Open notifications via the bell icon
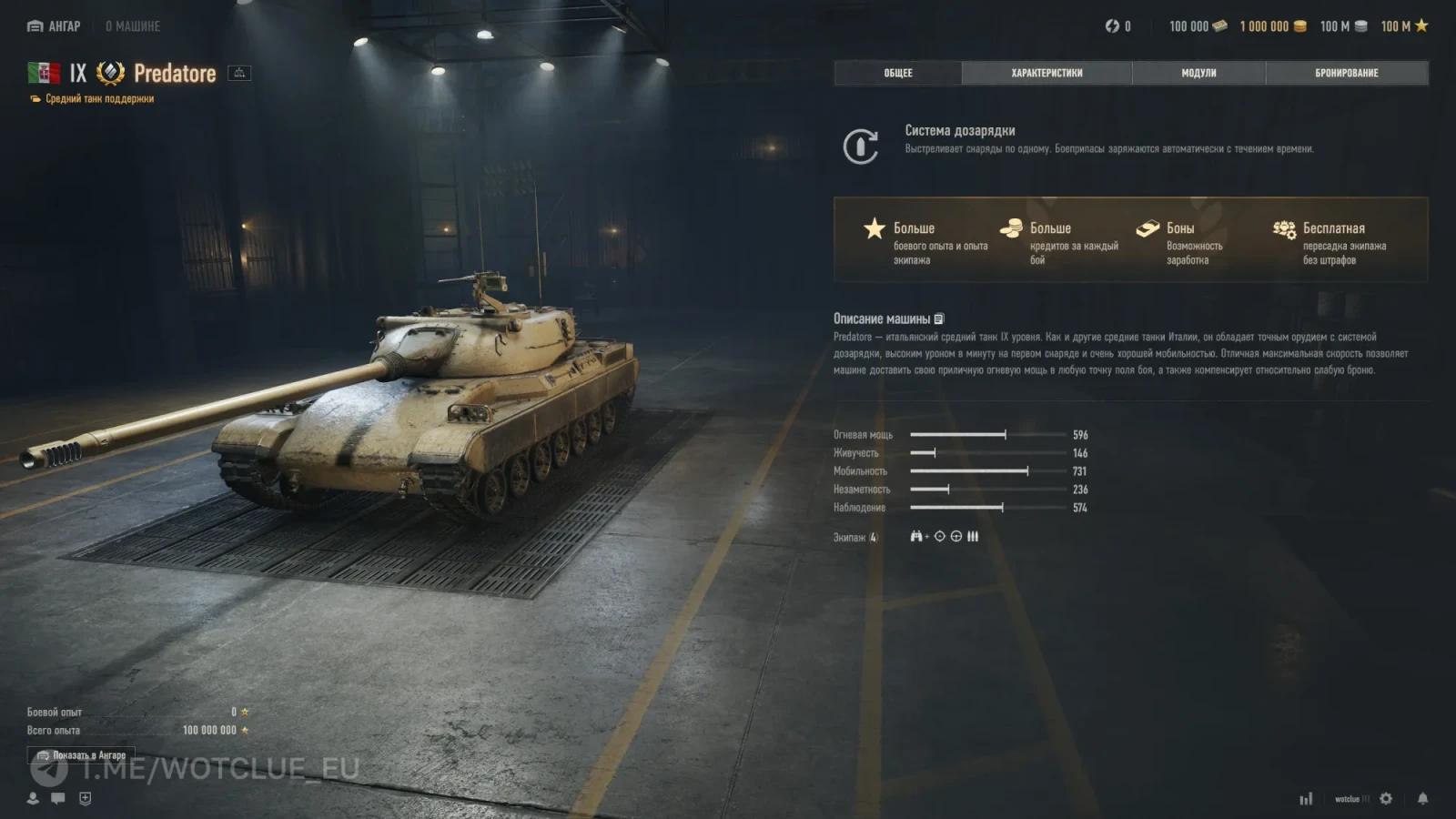Screen dimensions: 1456x819 (x=1422, y=798)
